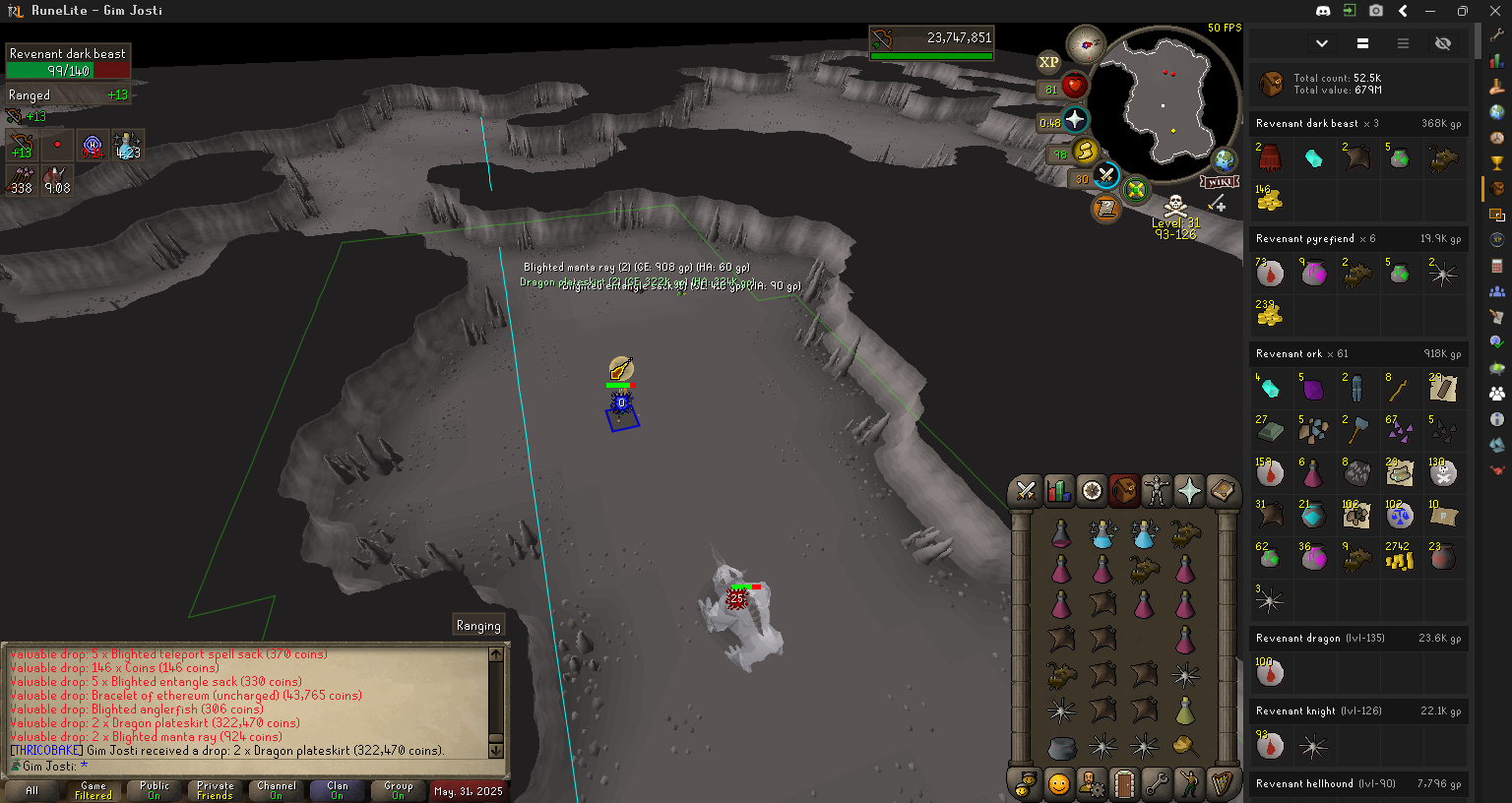Screen dimensions: 1512x803
Task: Toggle run with the run energy orb
Action: (x=1085, y=152)
